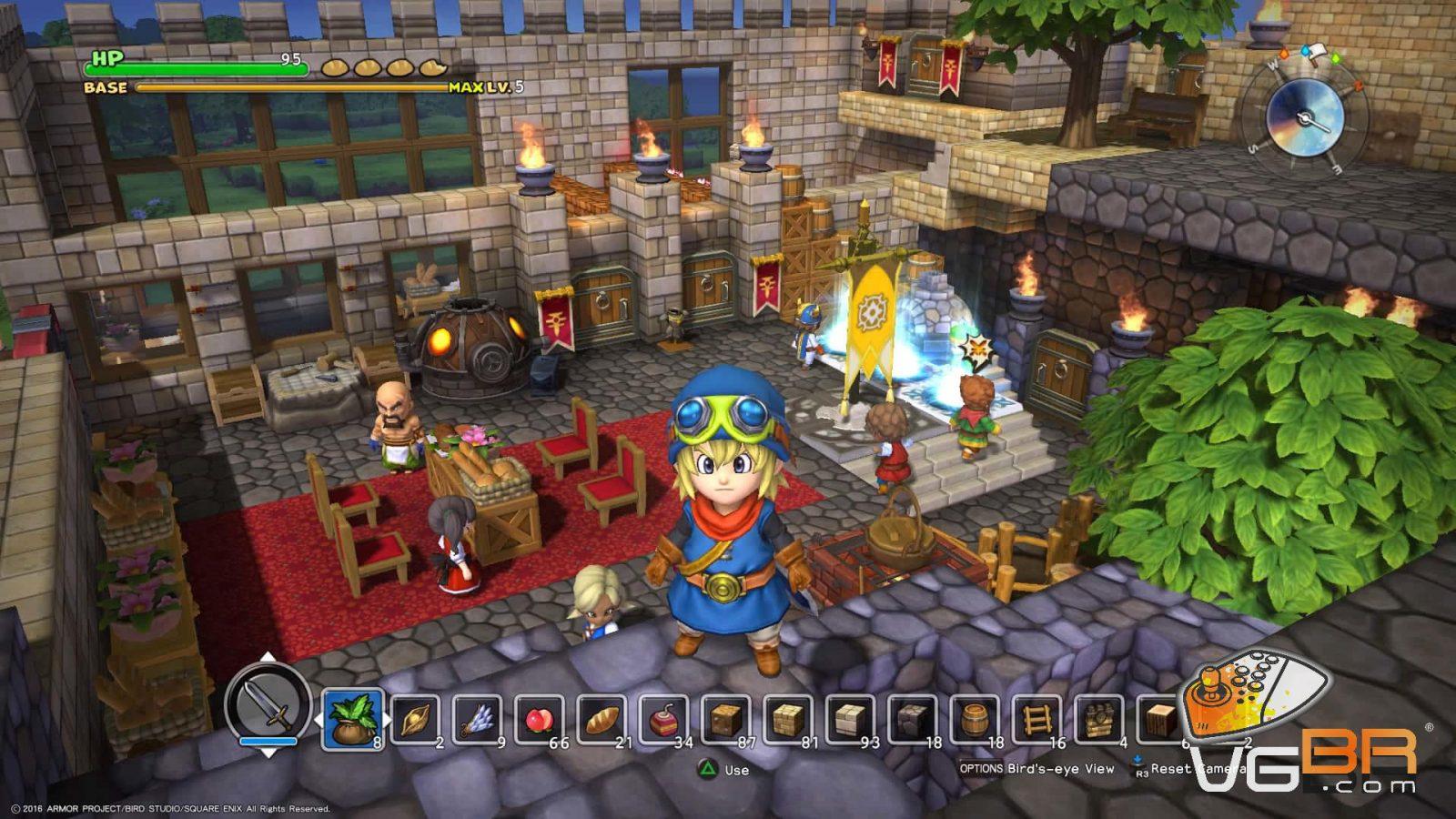Pick the red fruit slot with 66
1456x819 pixels.
541,720
